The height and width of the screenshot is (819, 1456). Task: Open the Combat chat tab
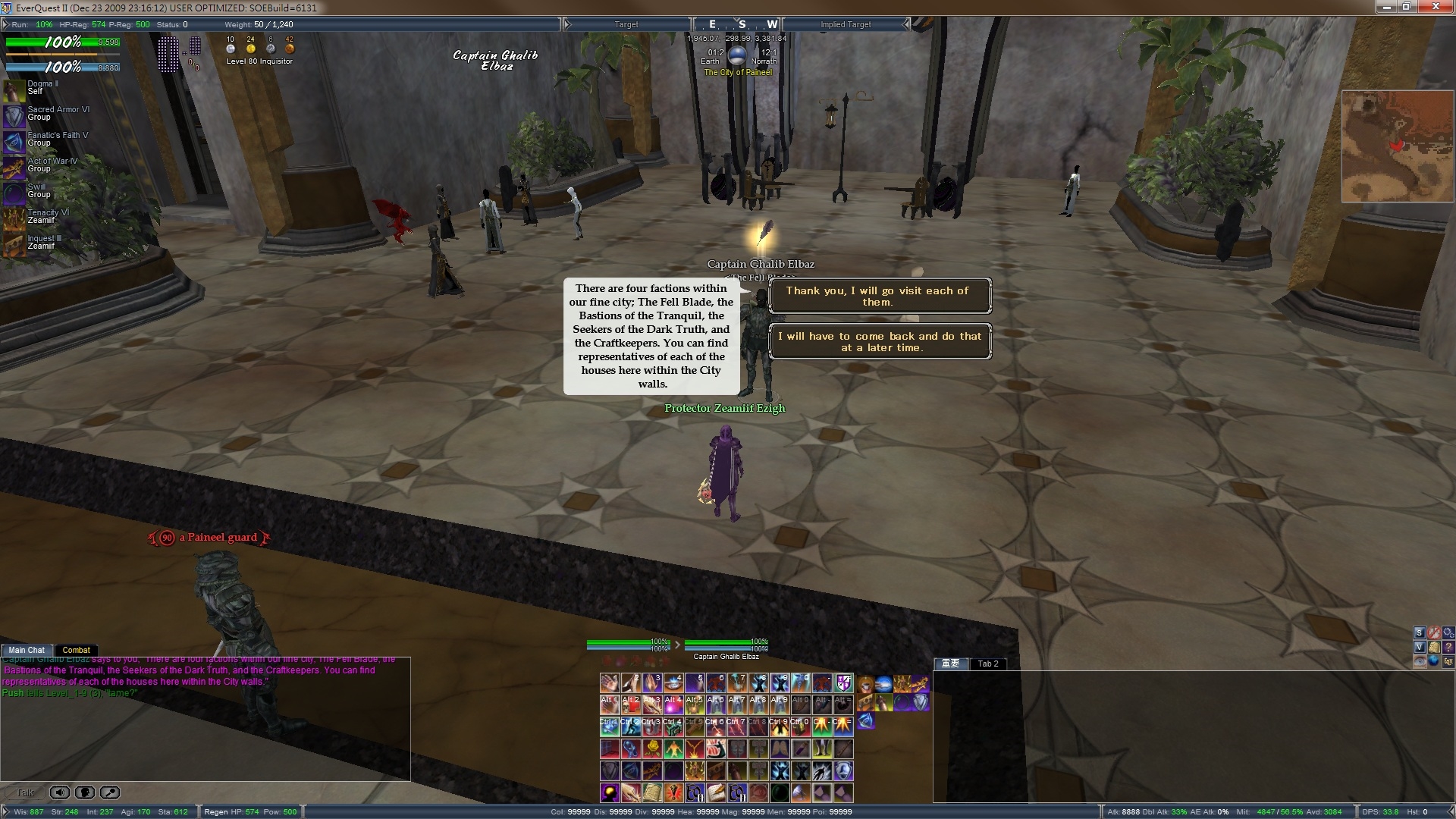pos(76,650)
